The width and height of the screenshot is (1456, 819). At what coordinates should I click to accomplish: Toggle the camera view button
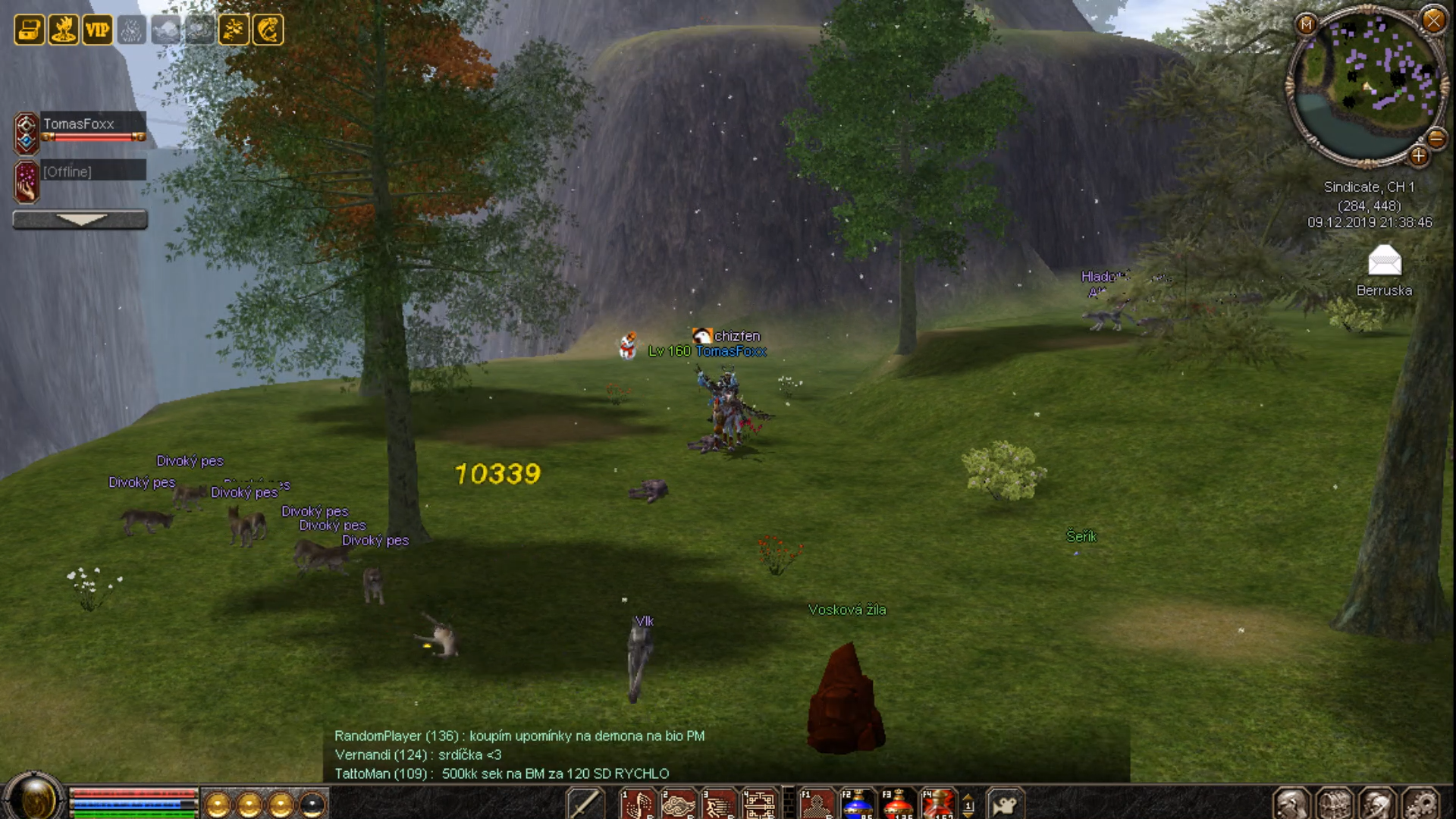(x=1006, y=804)
